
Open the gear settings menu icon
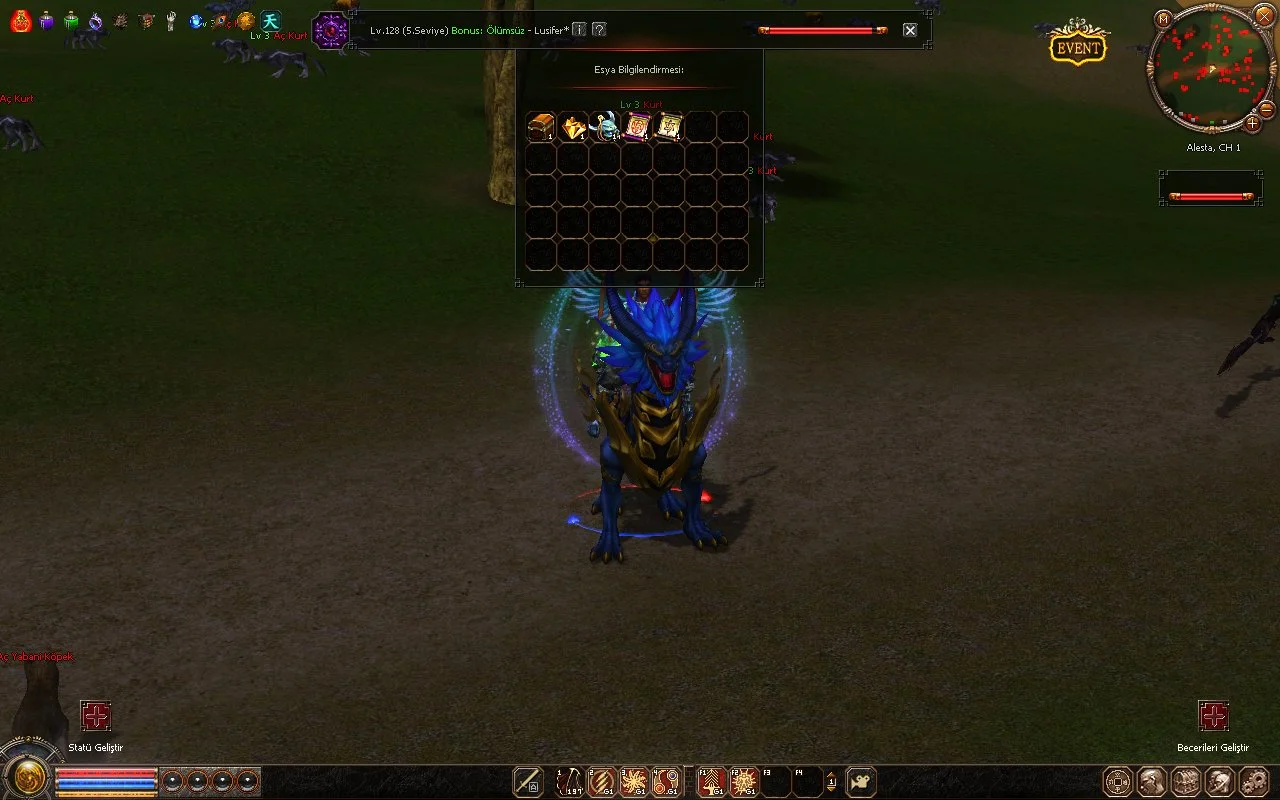coord(1254,781)
